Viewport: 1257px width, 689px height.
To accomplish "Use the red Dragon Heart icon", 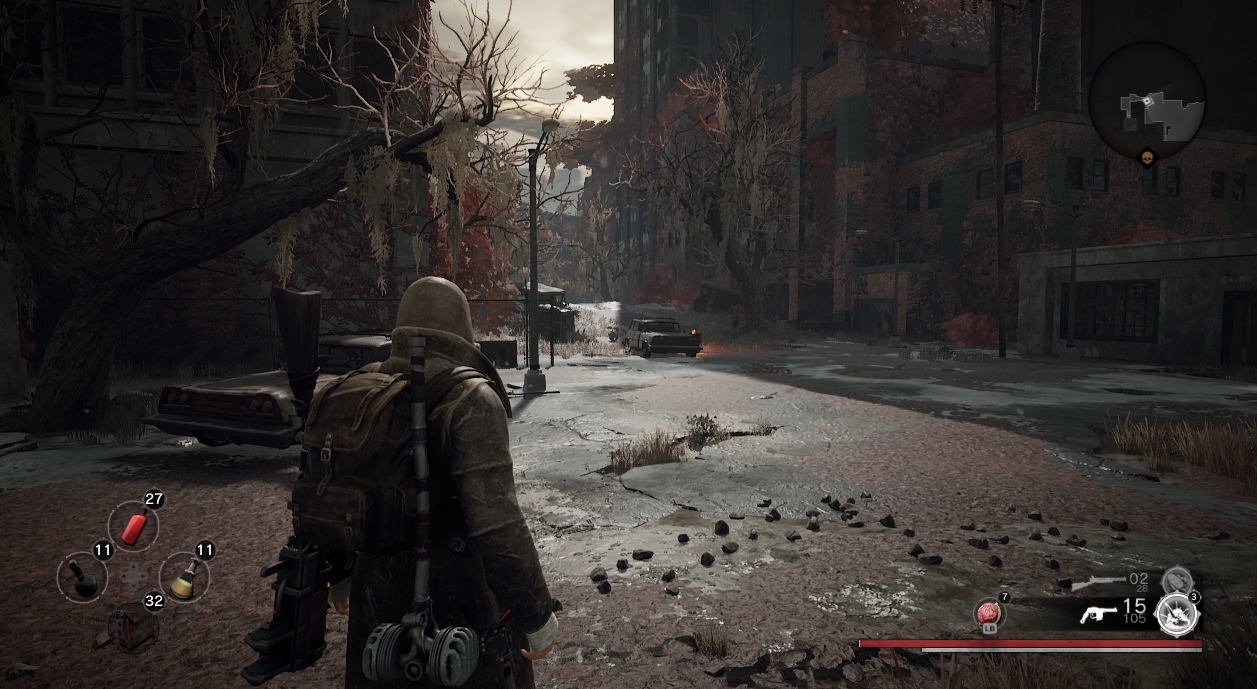I will [990, 612].
